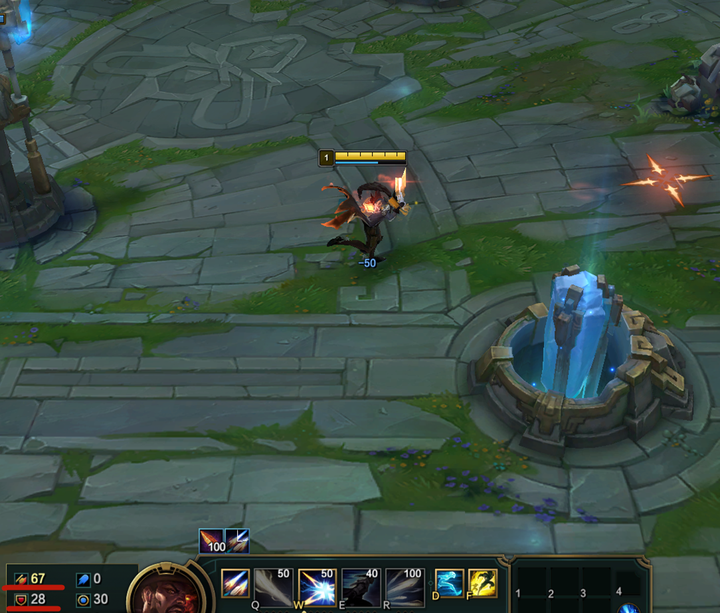Activate the Q ability
This screenshot has height=613, width=720.
[x=273, y=584]
